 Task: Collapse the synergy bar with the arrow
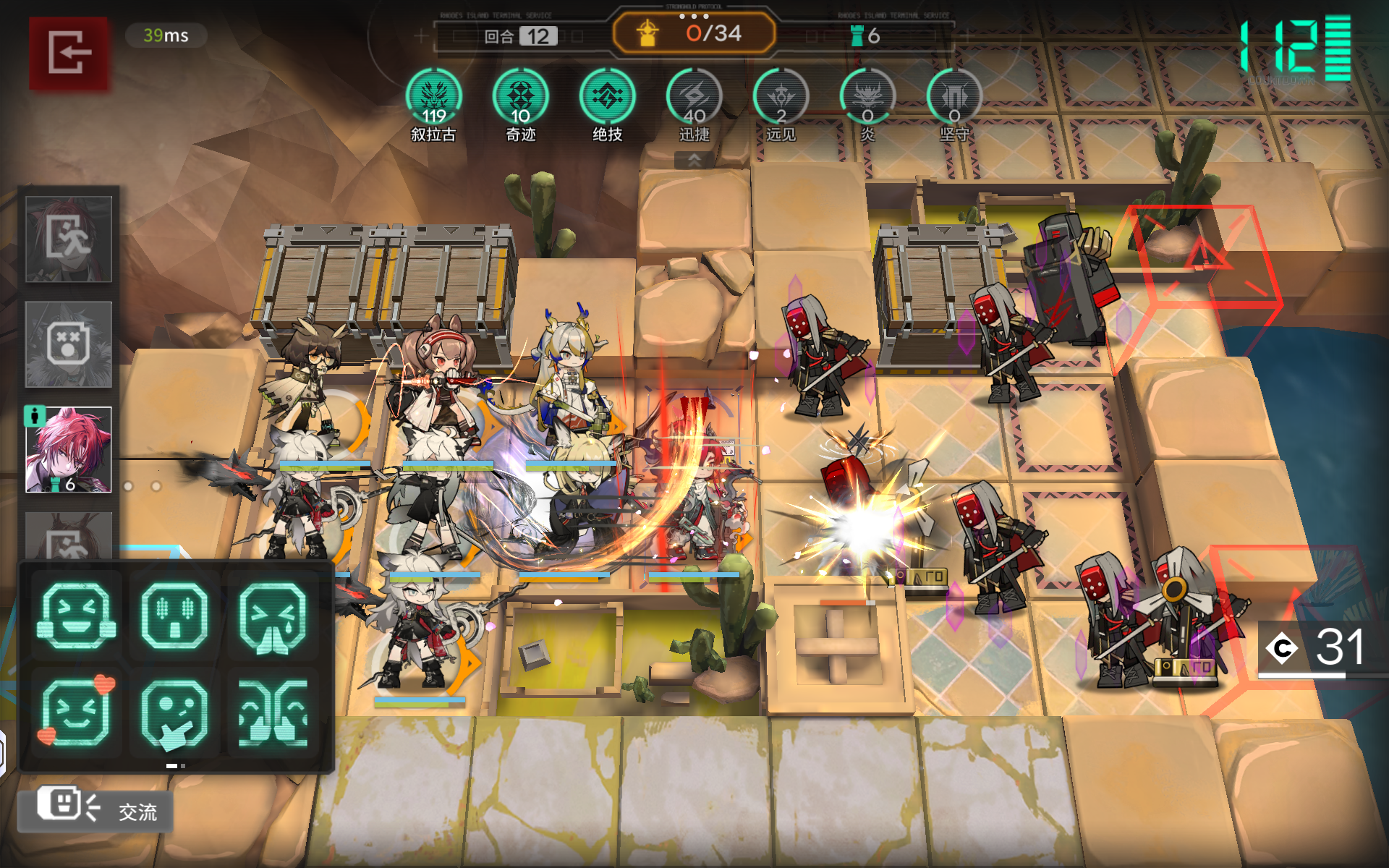pyautogui.click(x=694, y=161)
